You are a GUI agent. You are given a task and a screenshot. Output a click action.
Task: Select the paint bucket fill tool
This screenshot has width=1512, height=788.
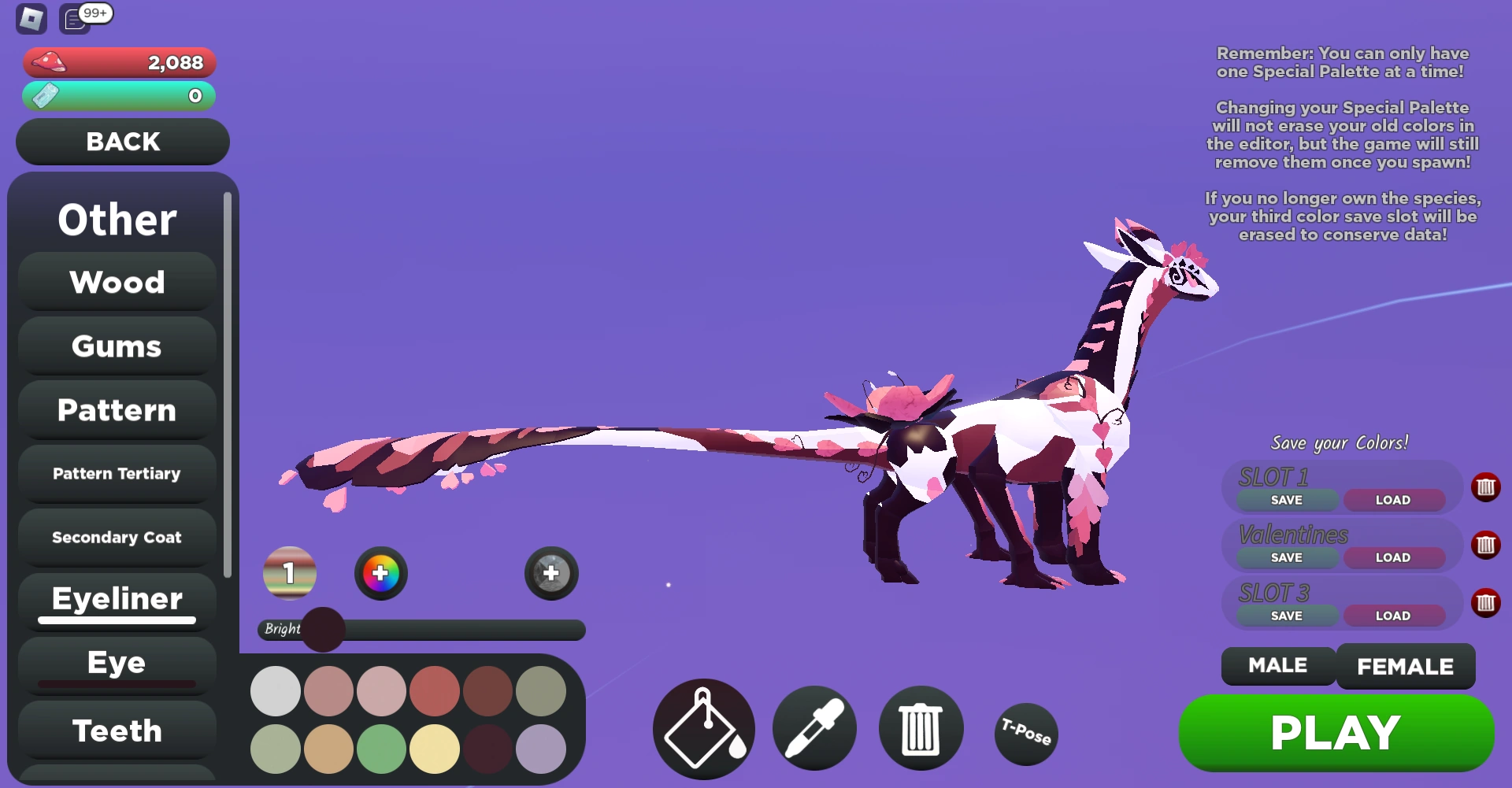point(703,729)
